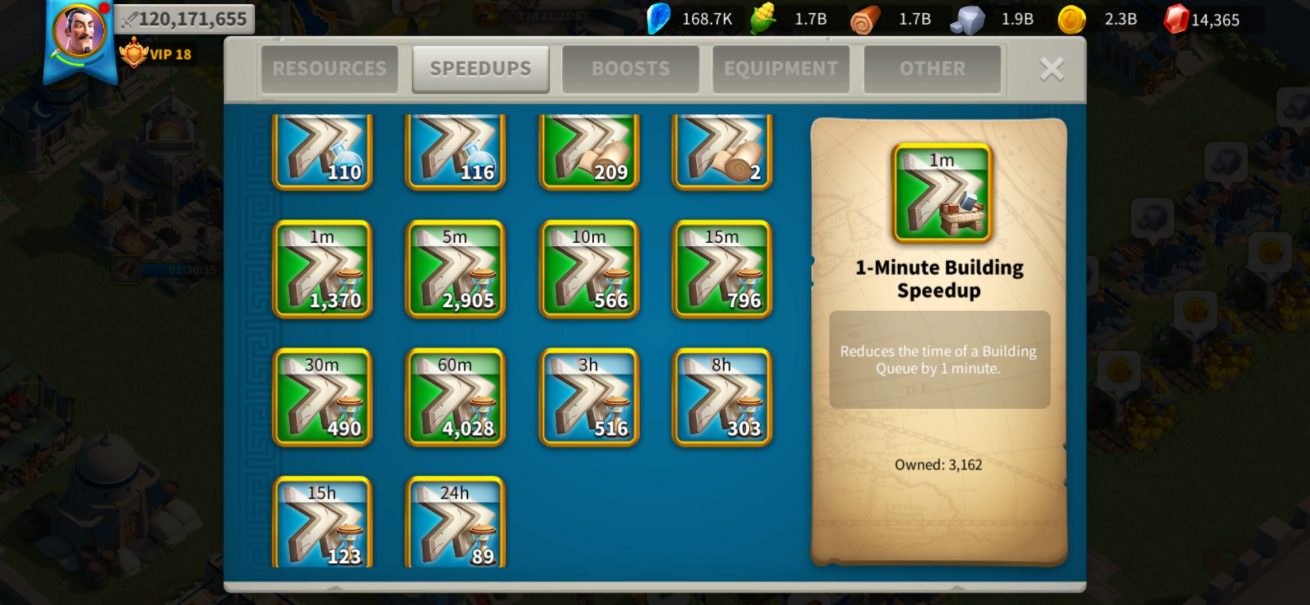Select the 10m speedup with 566 owned

(589, 269)
